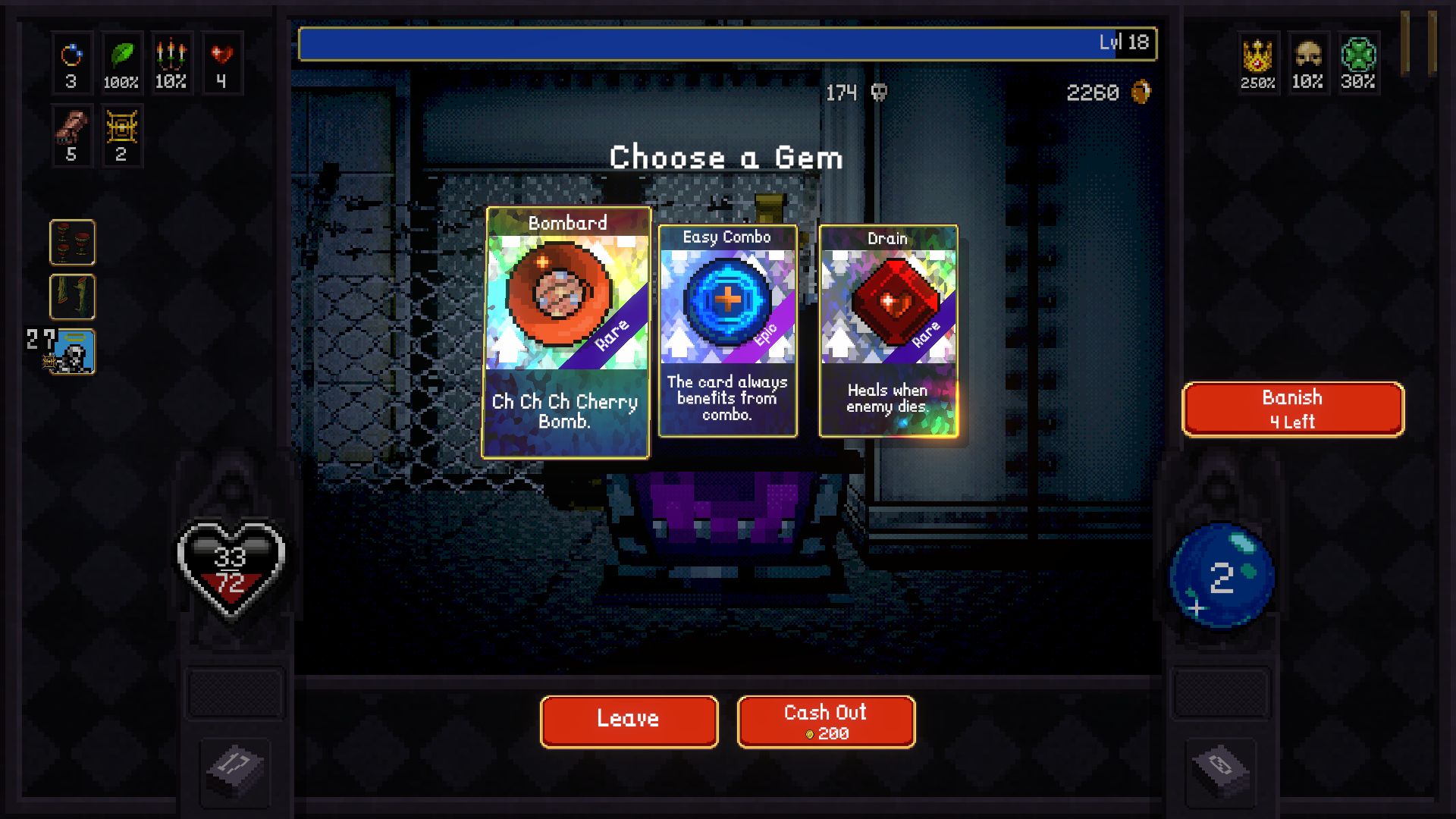Click the goblets item in the left sidebar
1456x819 pixels.
73,243
